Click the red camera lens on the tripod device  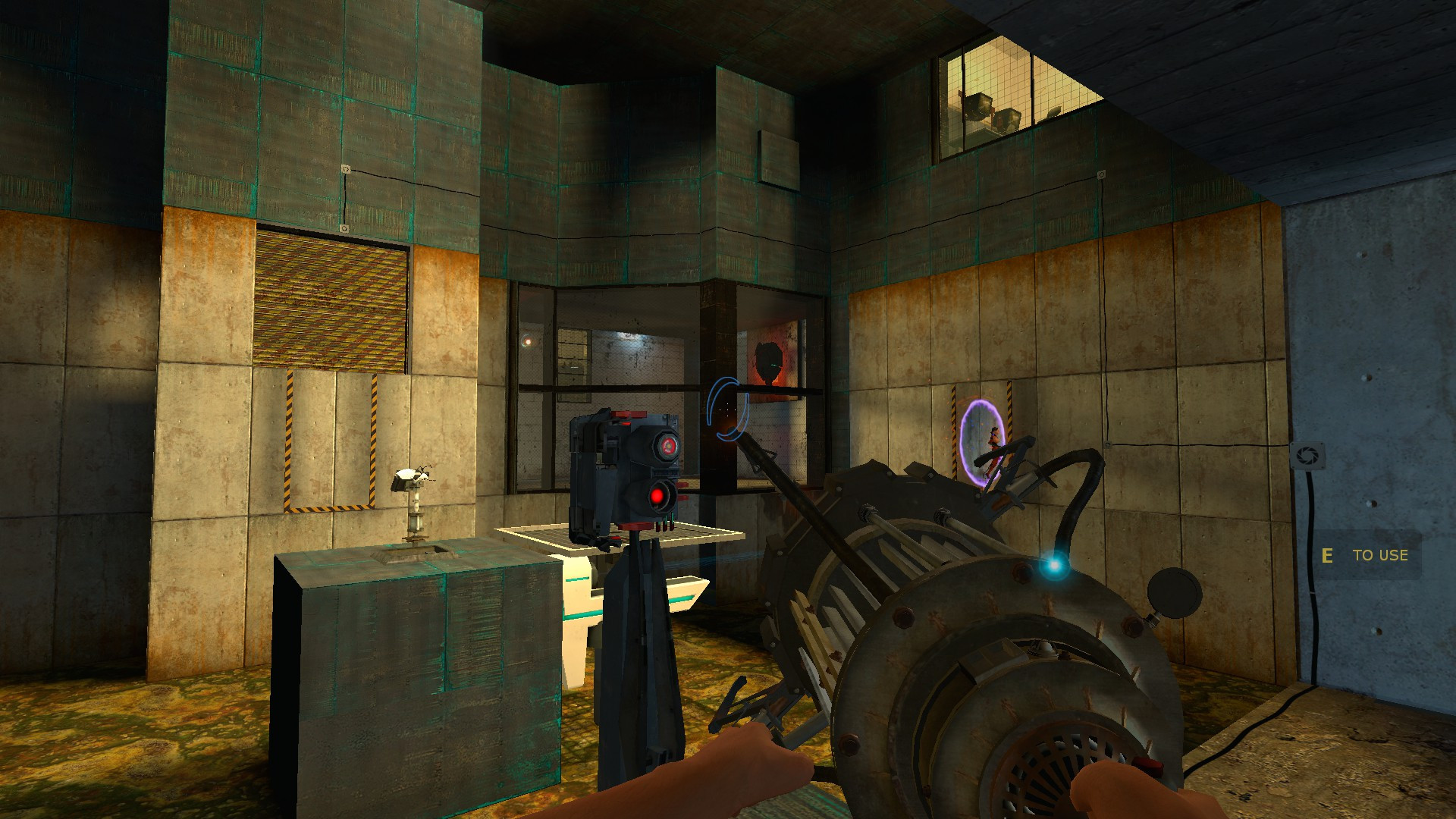tap(667, 447)
